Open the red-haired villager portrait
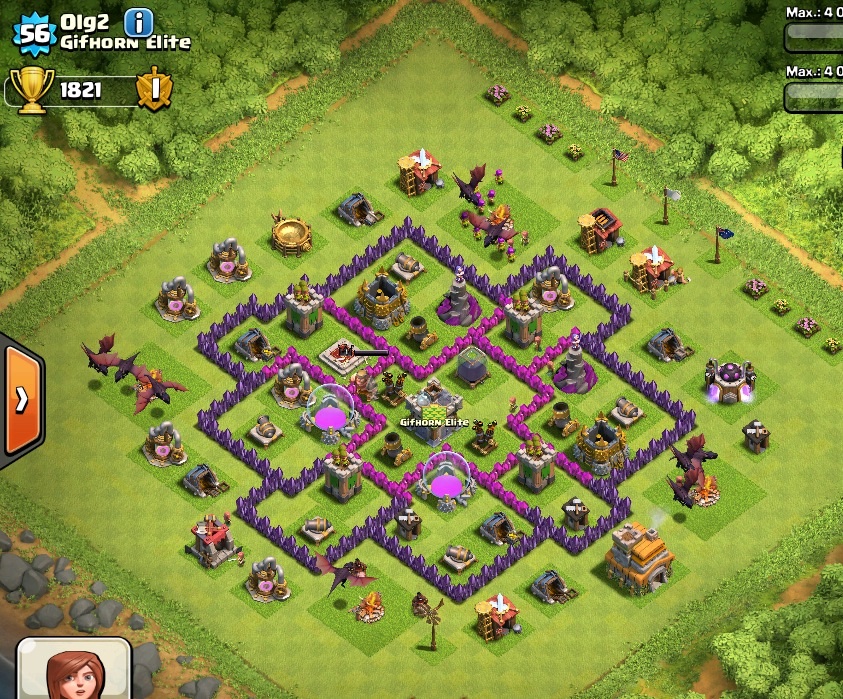The height and width of the screenshot is (699, 843). pyautogui.click(x=74, y=670)
